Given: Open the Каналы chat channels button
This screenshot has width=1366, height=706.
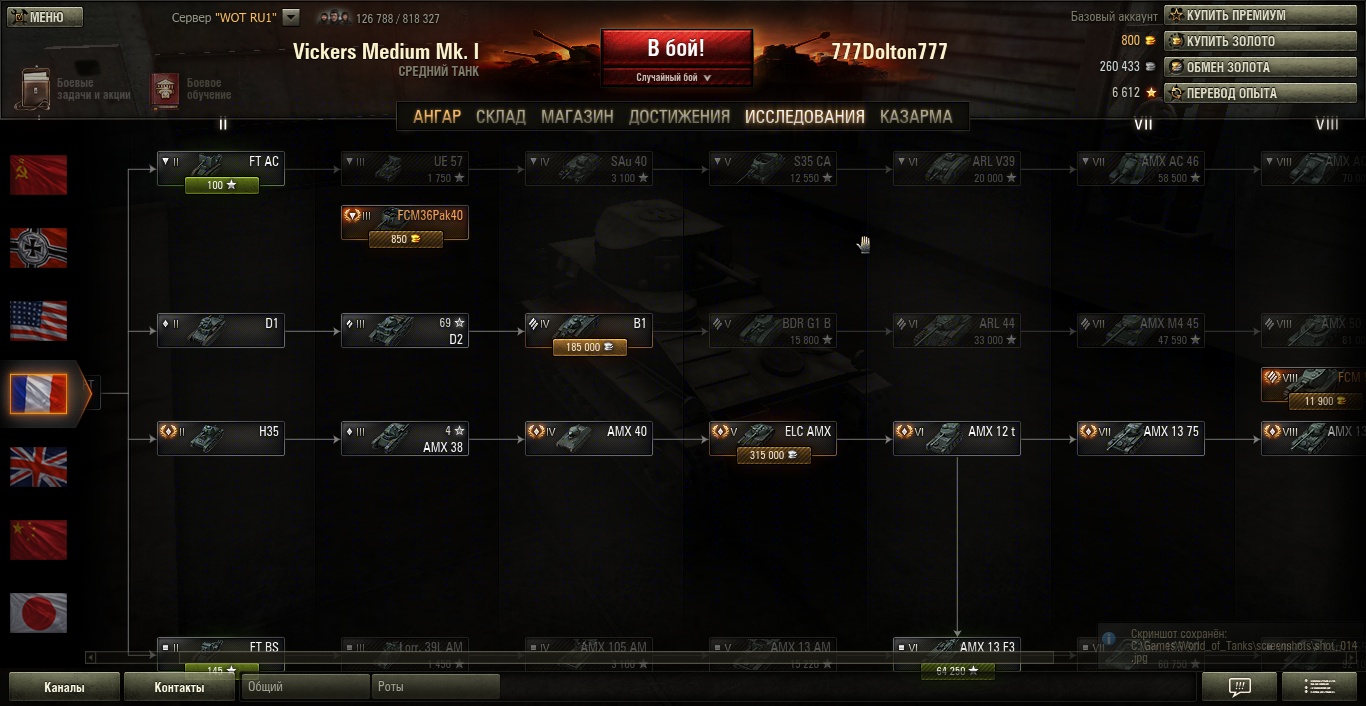Looking at the screenshot, I should pos(64,687).
